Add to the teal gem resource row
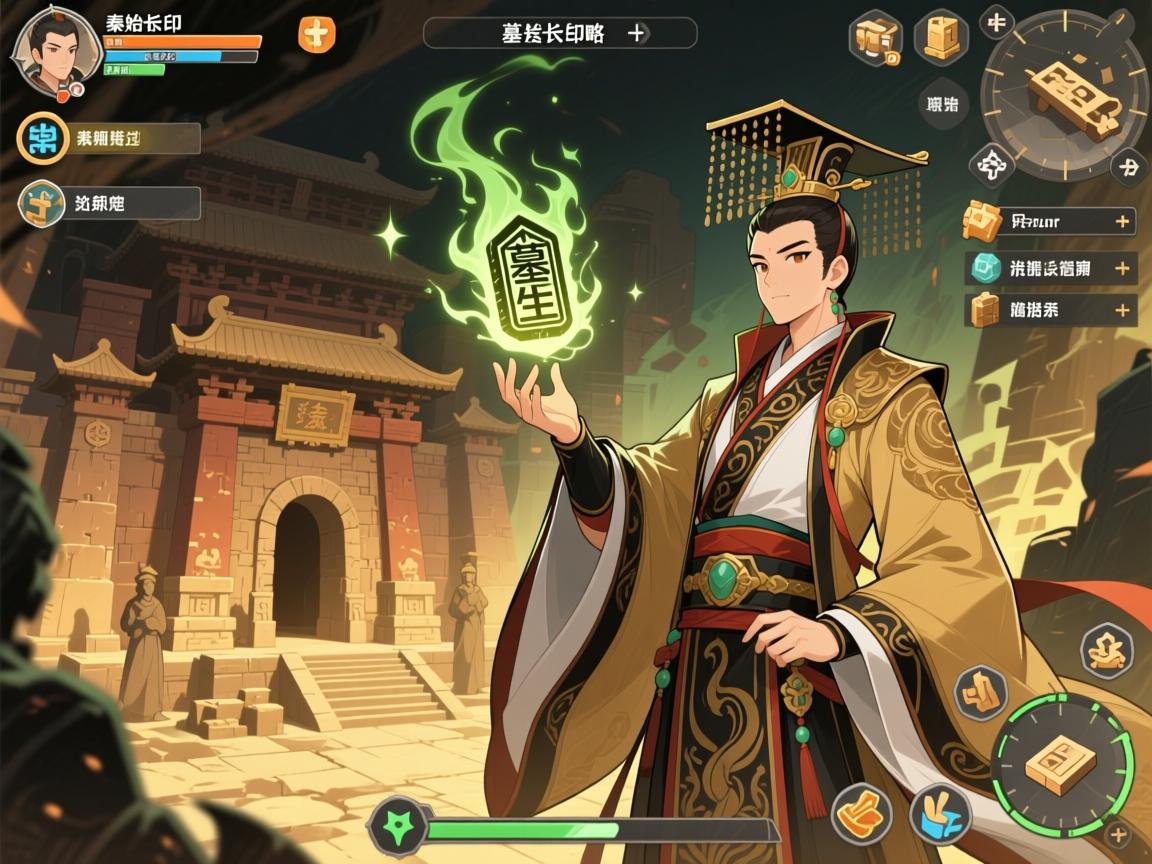Screen dimensions: 1152x864 1123,268
